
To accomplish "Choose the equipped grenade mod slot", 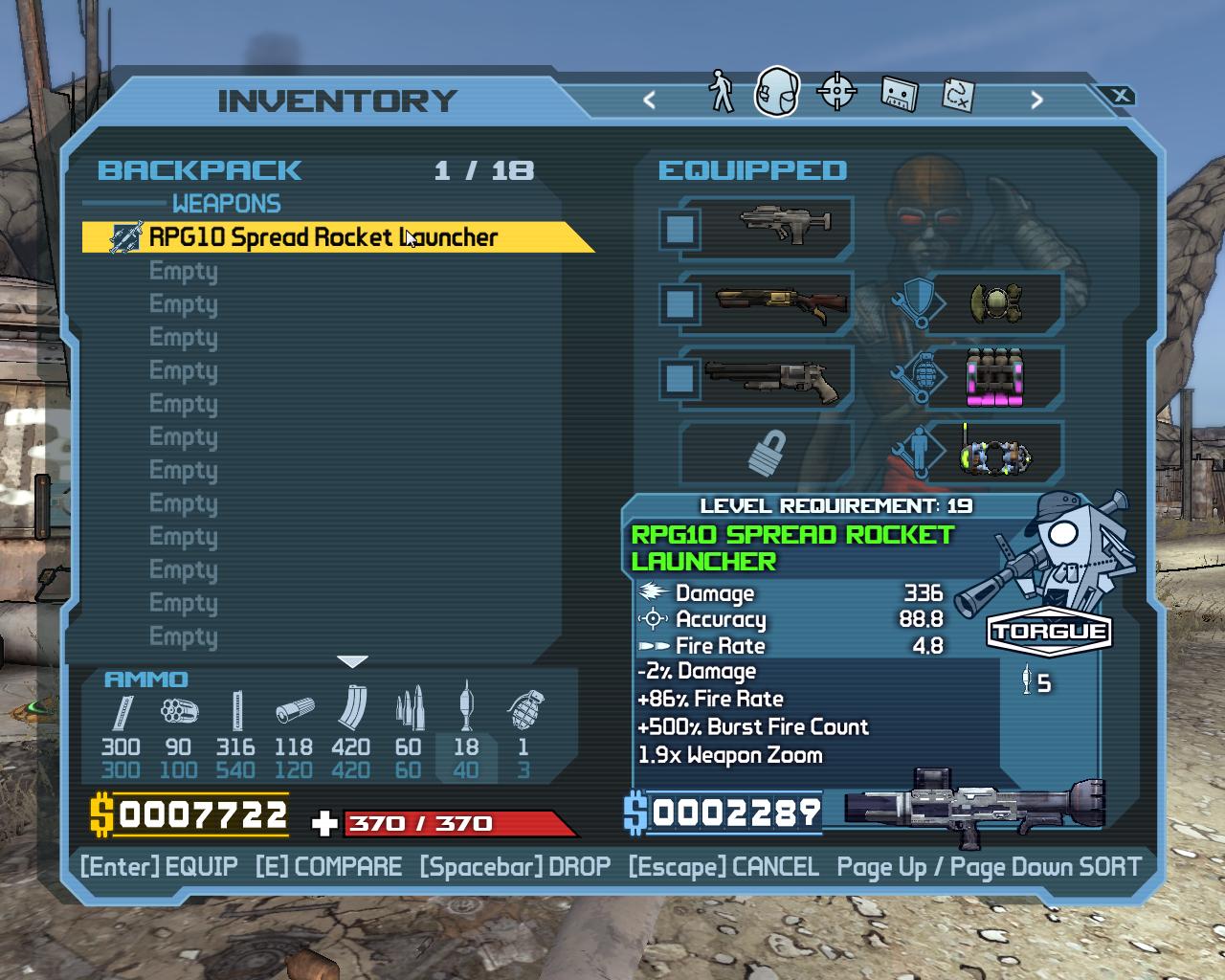I will [x=995, y=378].
